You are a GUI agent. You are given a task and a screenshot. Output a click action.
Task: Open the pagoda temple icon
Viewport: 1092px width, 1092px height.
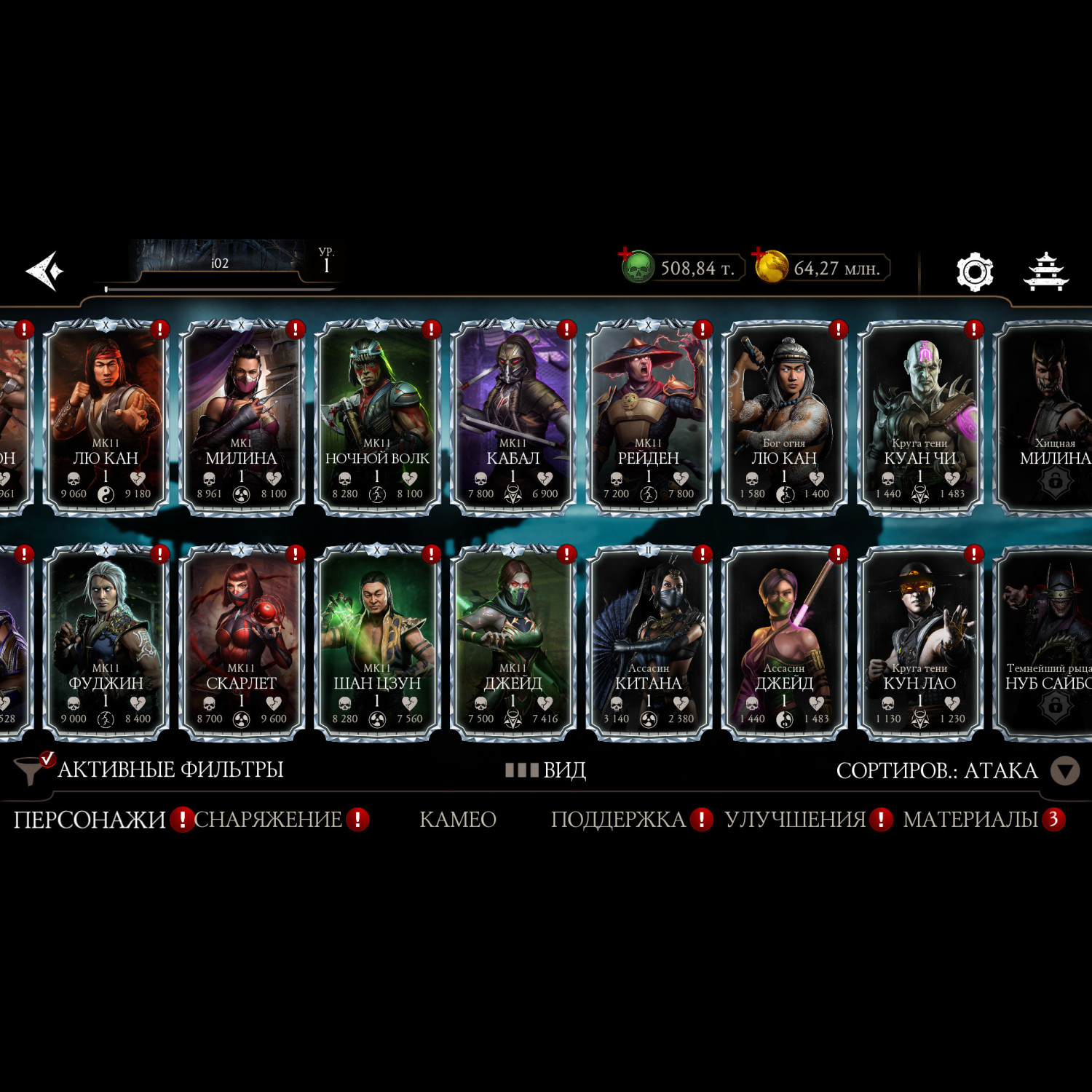point(1045,272)
